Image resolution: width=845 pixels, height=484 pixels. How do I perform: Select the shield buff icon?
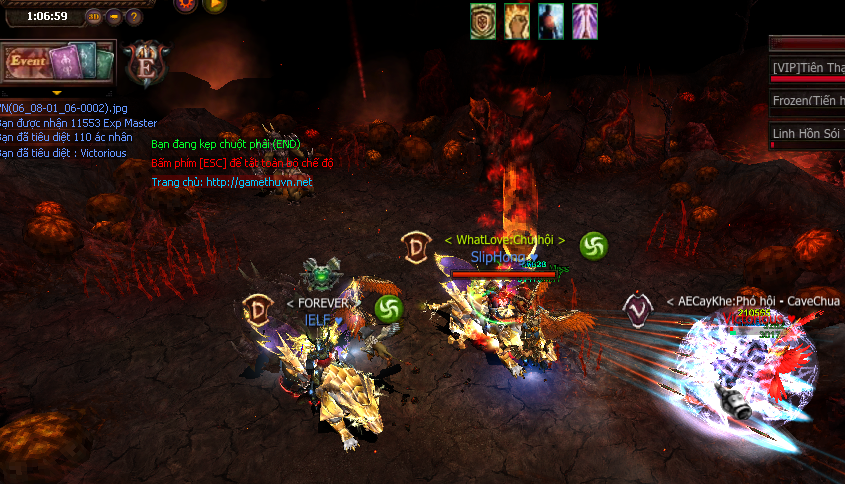coord(484,21)
